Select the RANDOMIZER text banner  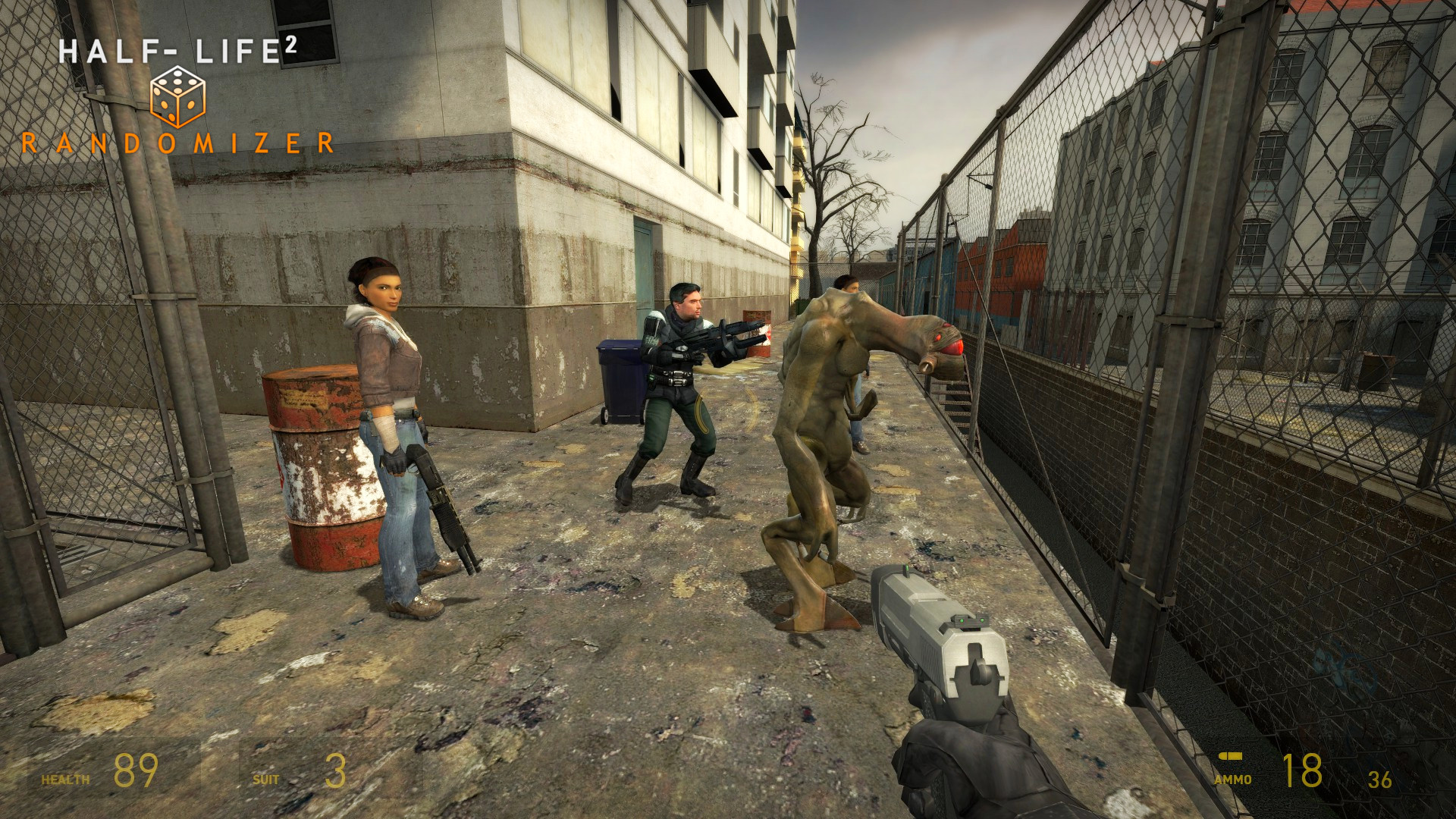click(180, 141)
